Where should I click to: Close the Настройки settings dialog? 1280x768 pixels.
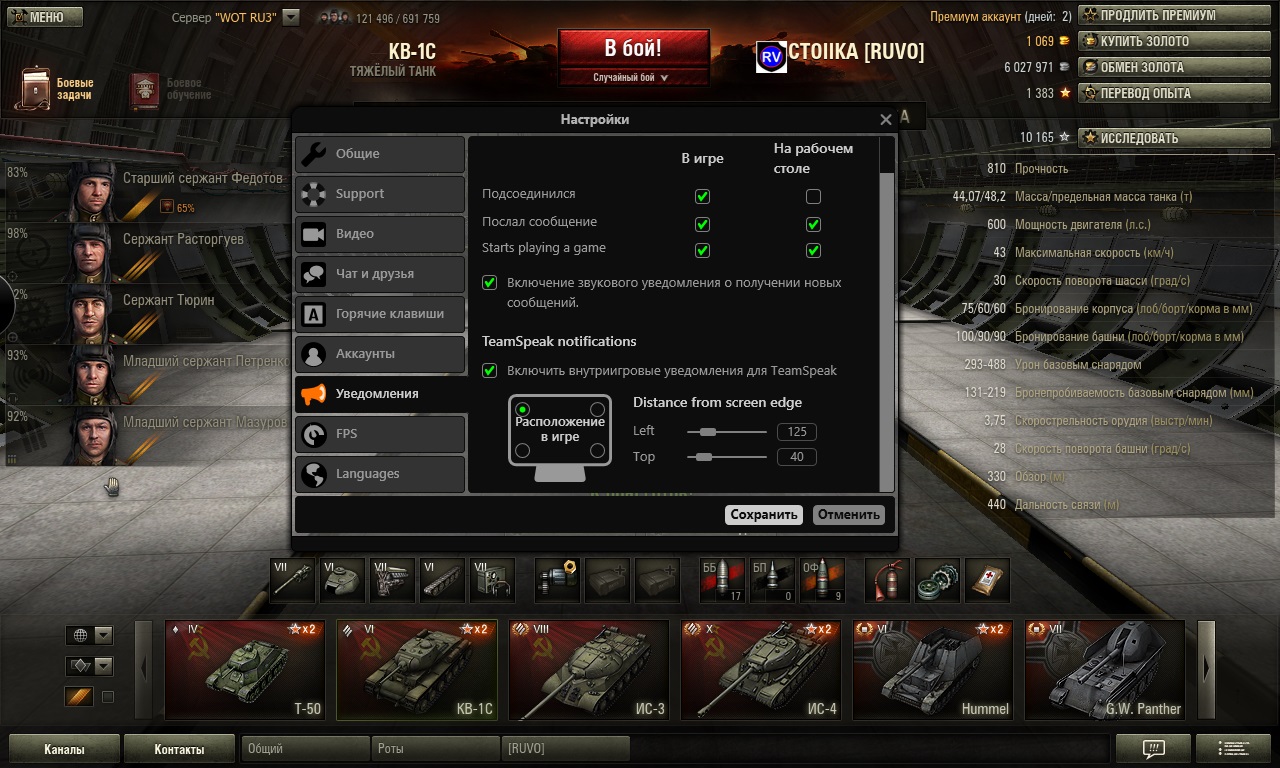click(x=885, y=120)
